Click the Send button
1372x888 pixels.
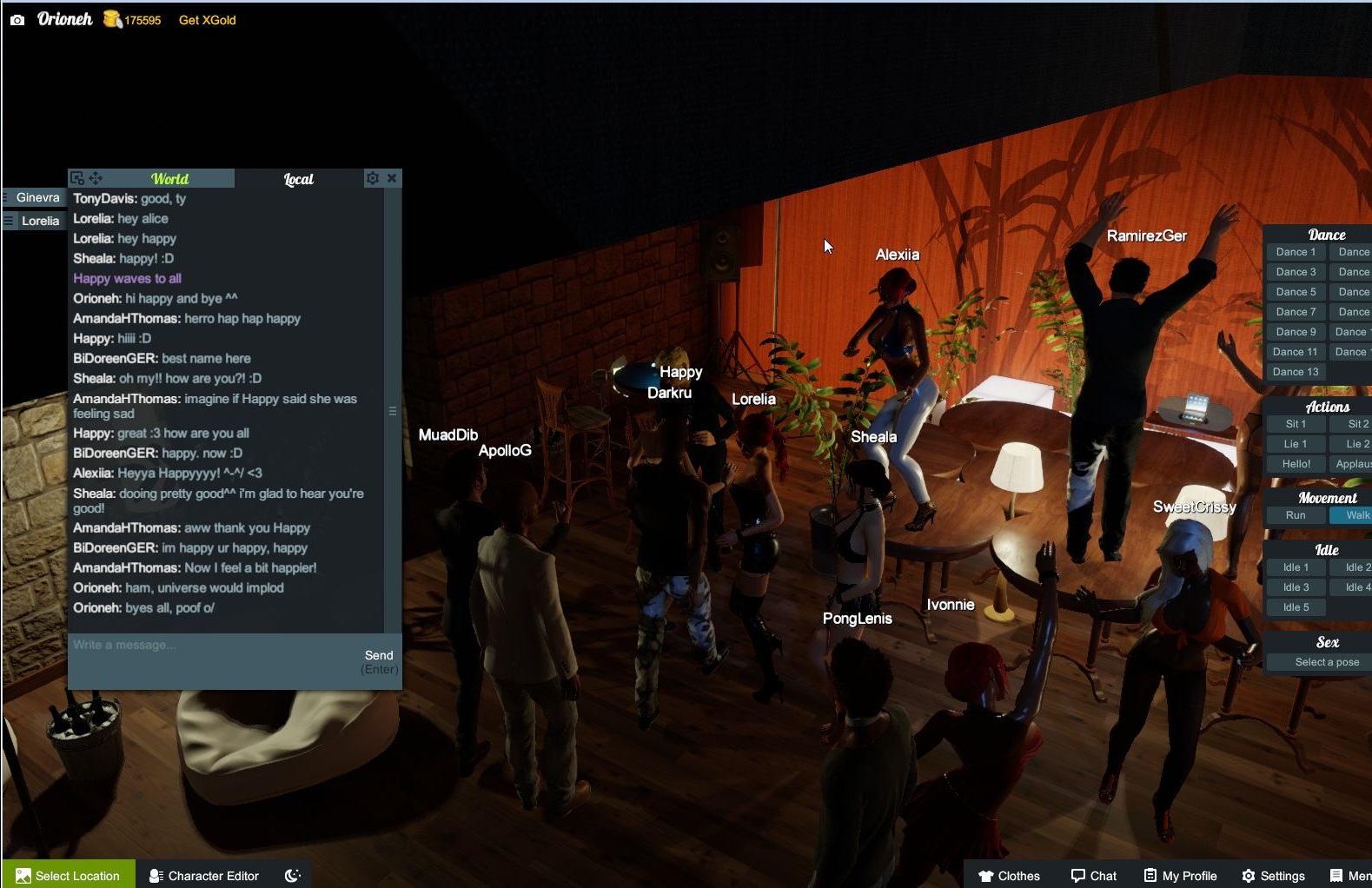[380, 655]
